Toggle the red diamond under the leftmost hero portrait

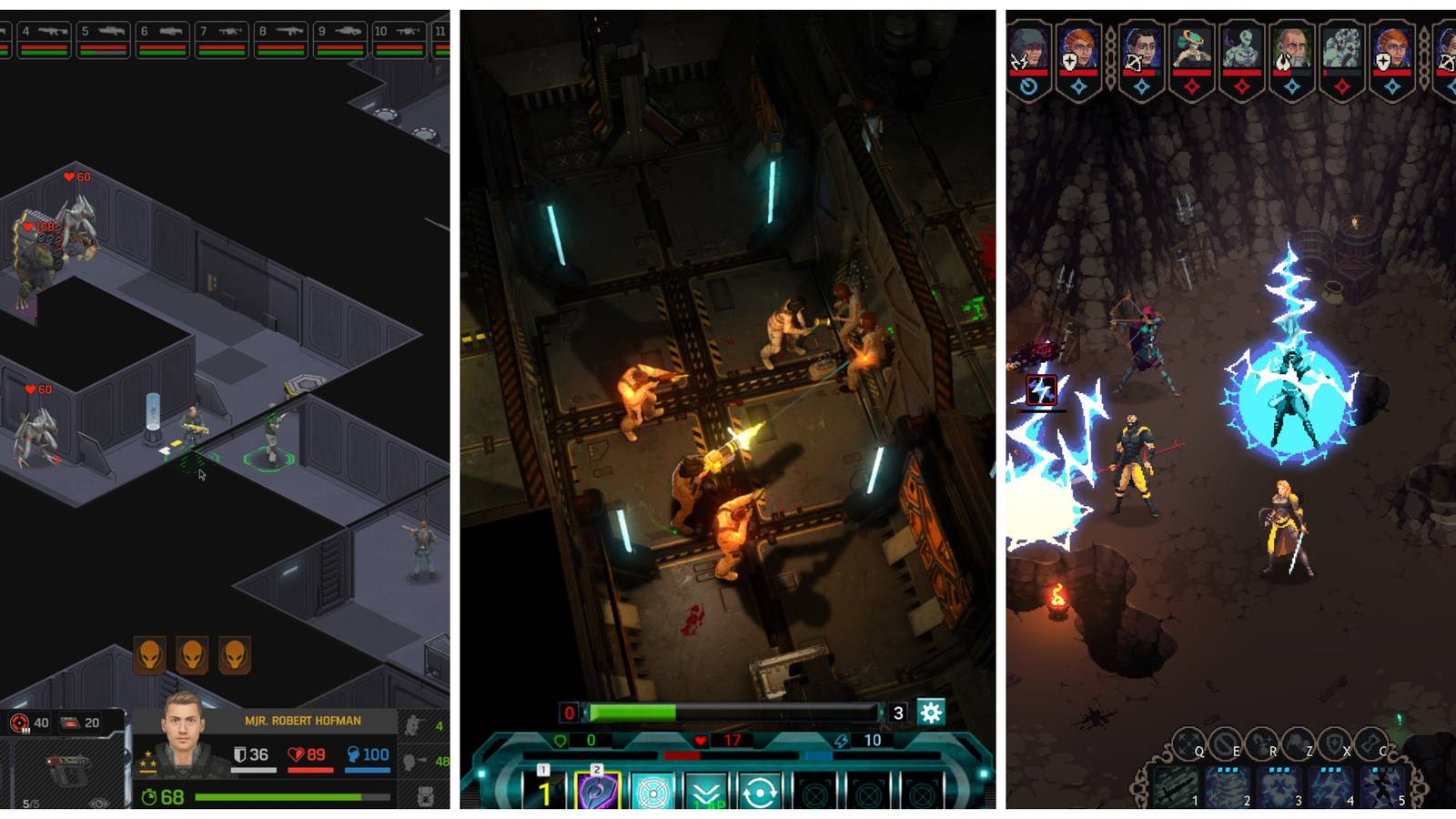[x=1194, y=85]
